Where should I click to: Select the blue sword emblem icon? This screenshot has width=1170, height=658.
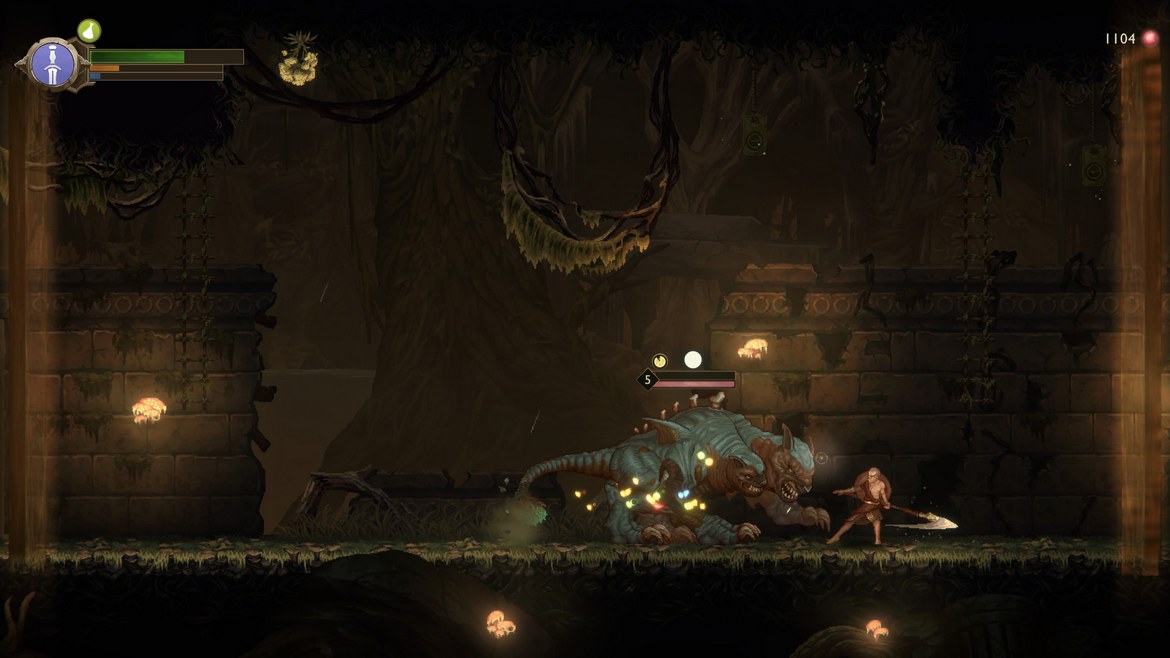tap(48, 65)
